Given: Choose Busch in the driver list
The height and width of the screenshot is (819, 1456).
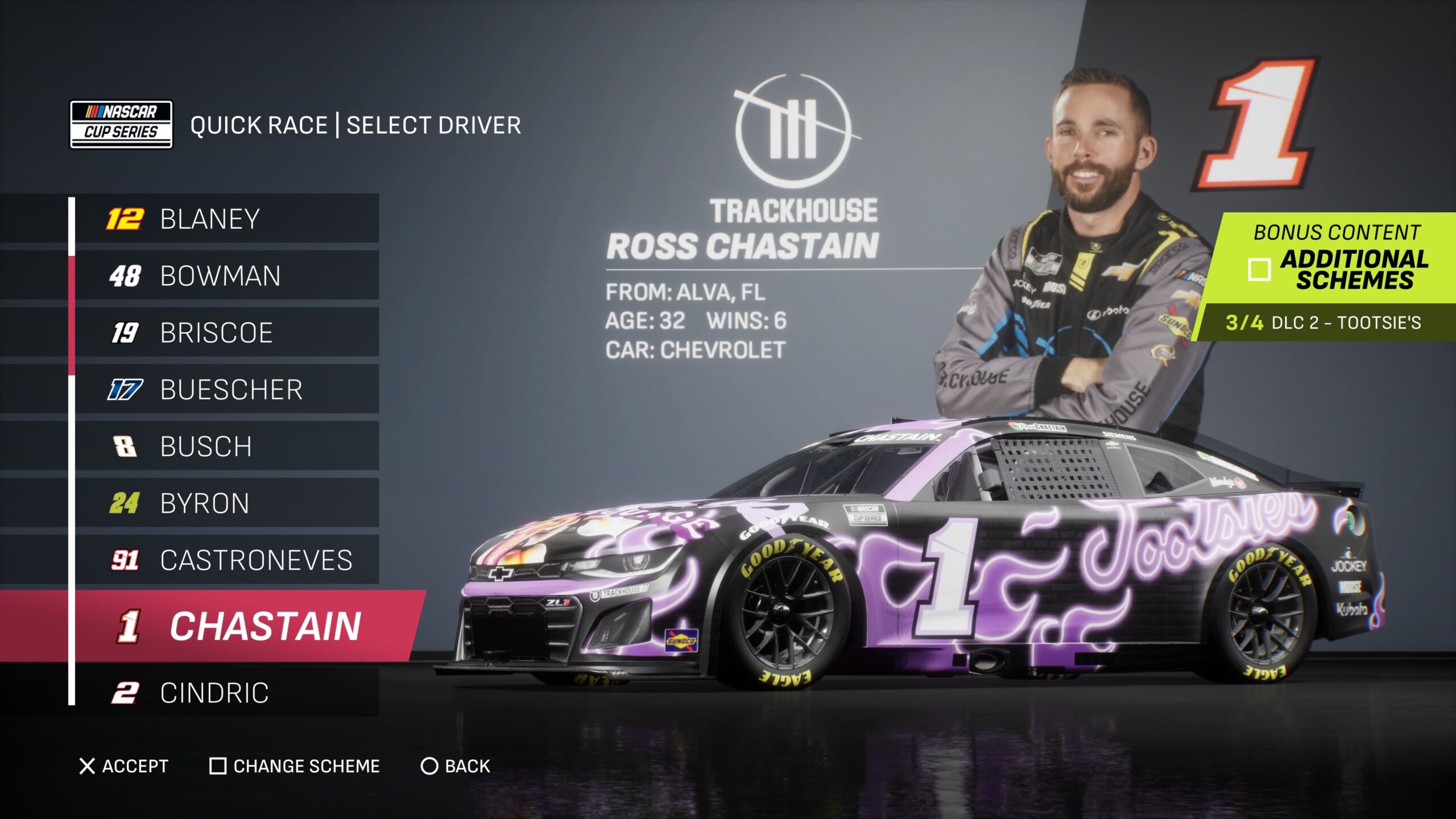Looking at the screenshot, I should [226, 446].
